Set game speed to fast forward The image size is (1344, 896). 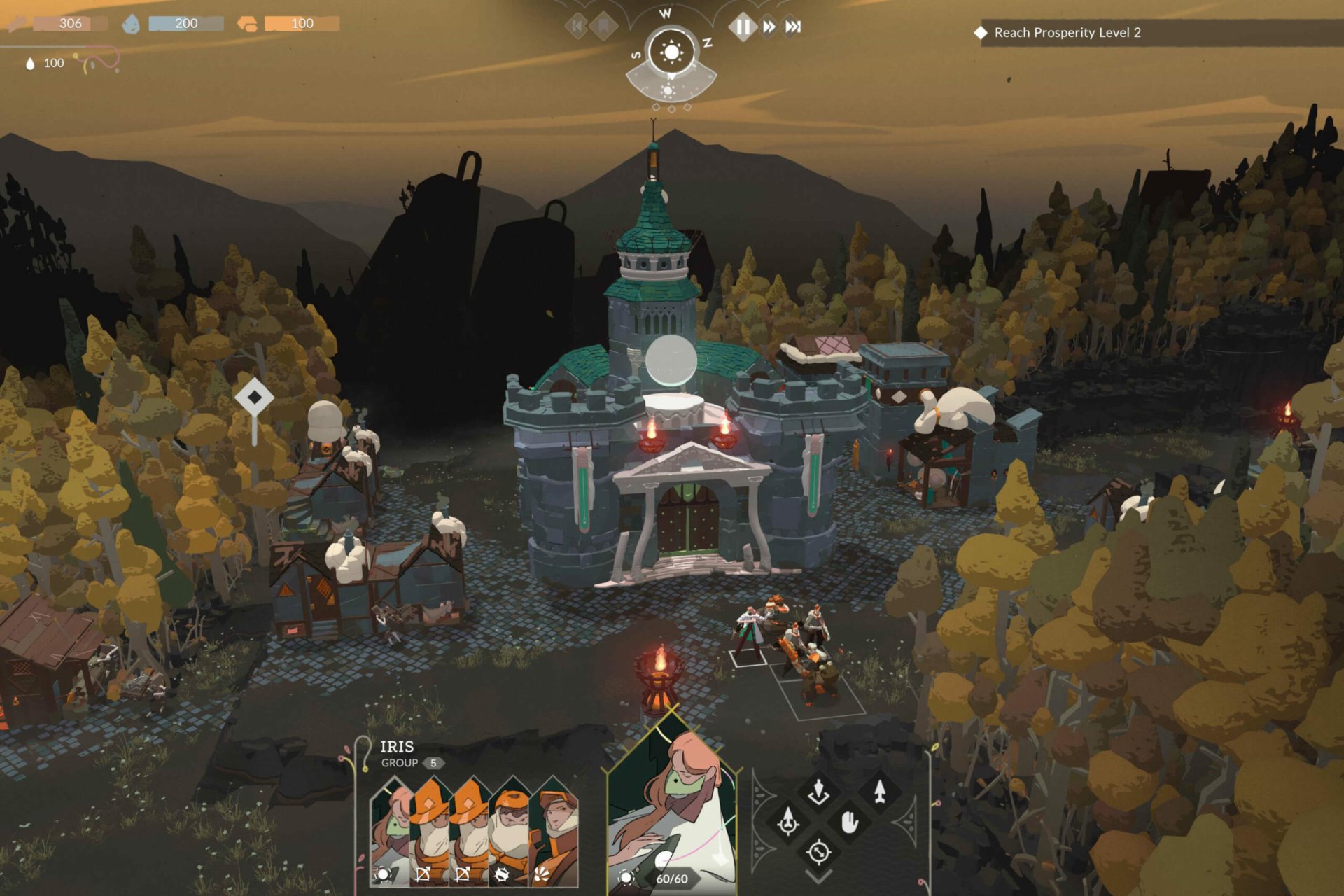pyautogui.click(x=769, y=27)
